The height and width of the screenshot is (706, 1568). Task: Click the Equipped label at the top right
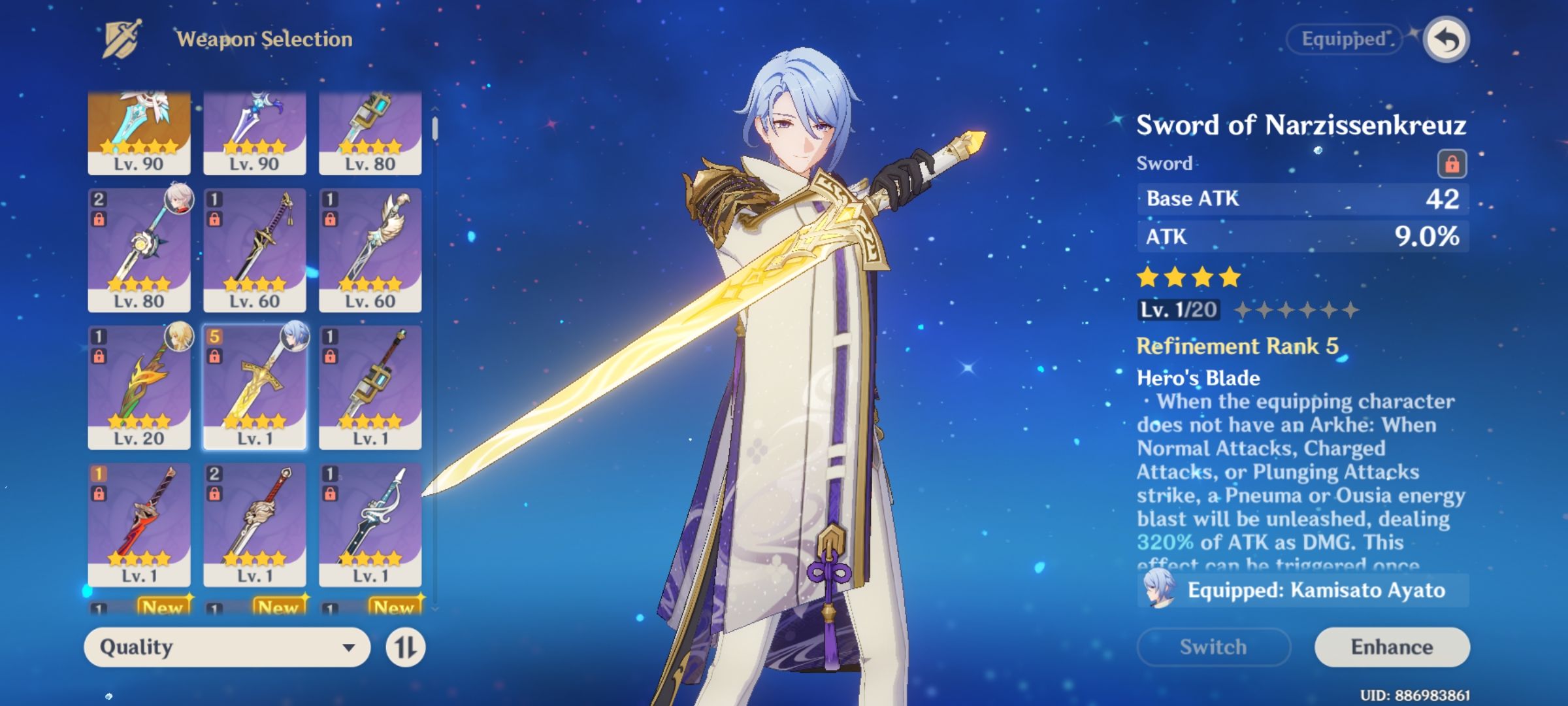1343,39
